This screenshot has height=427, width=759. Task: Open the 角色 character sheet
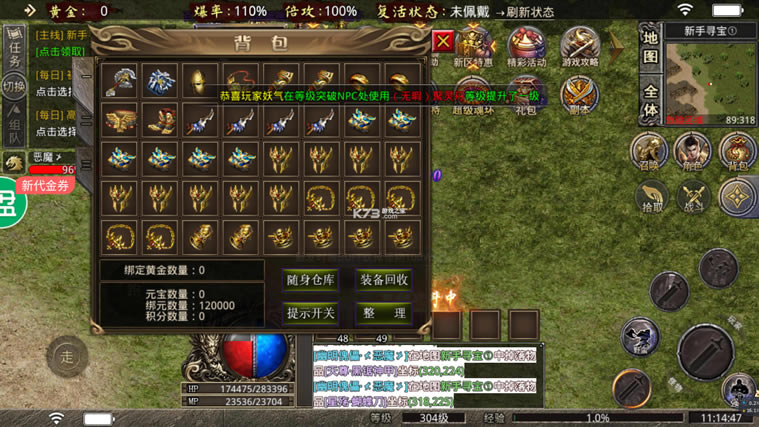pos(692,152)
